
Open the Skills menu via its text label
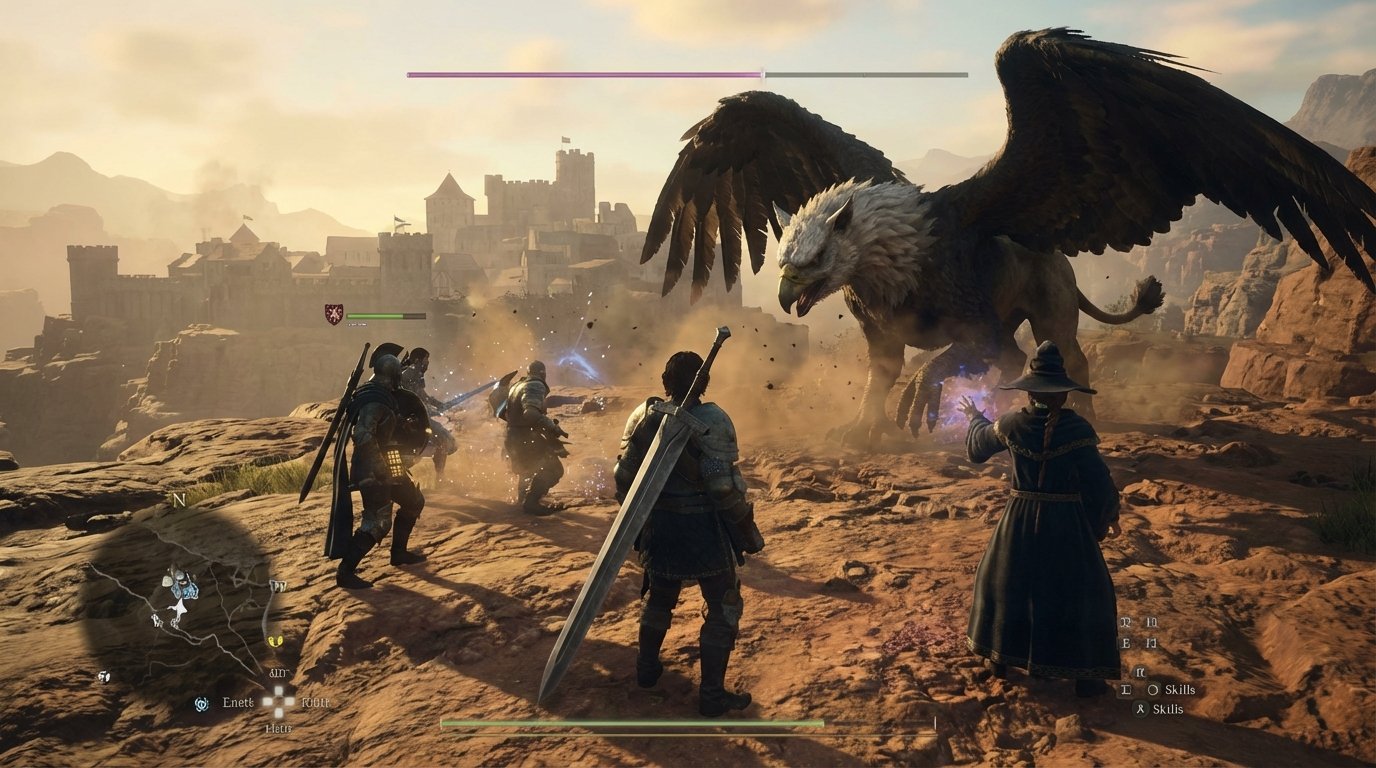(1181, 690)
